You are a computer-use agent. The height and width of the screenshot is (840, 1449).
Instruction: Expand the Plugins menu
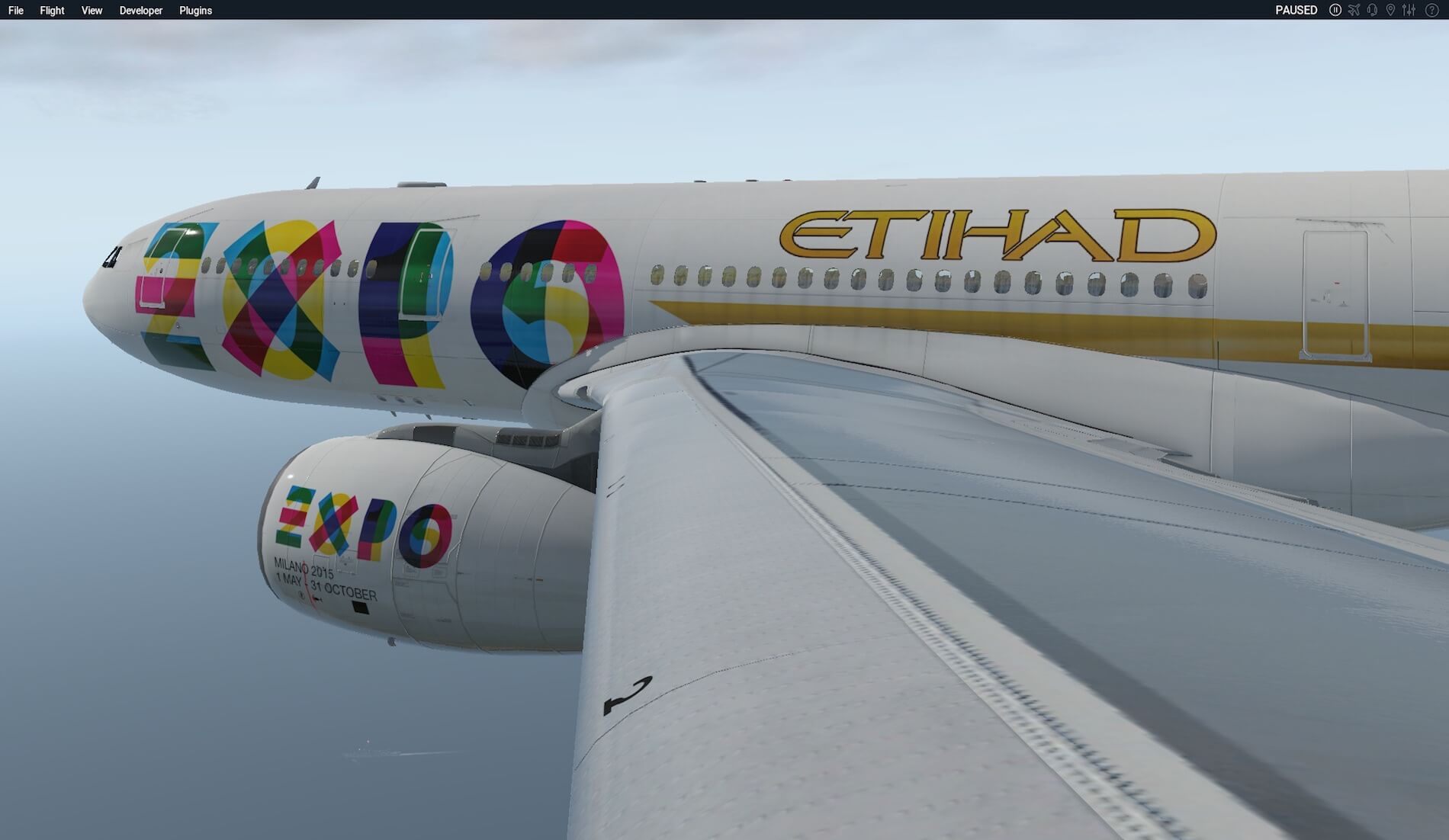click(x=194, y=10)
